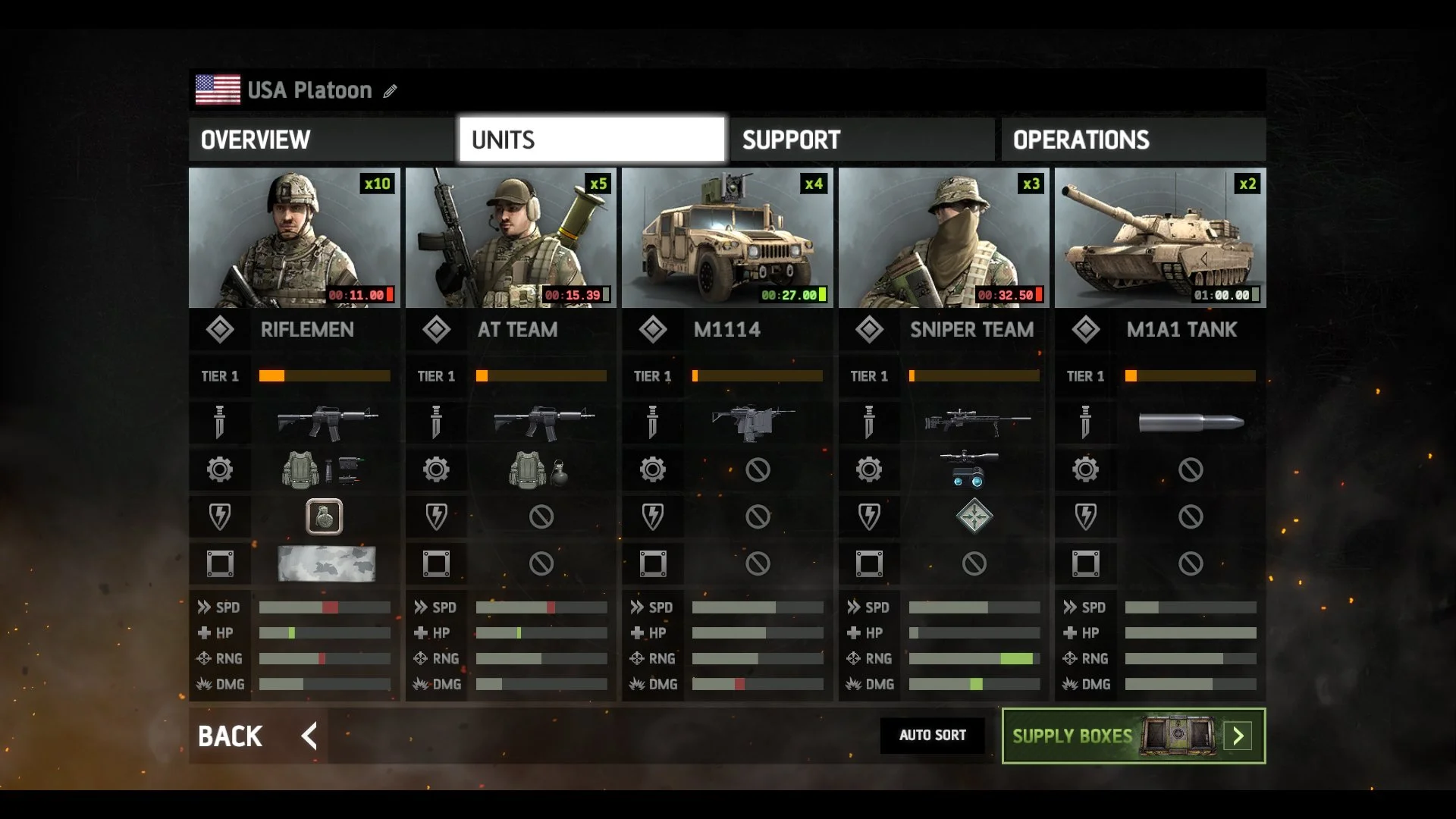
Task: Click the melee knife slot icon under Riflemen
Action: pyautogui.click(x=220, y=423)
